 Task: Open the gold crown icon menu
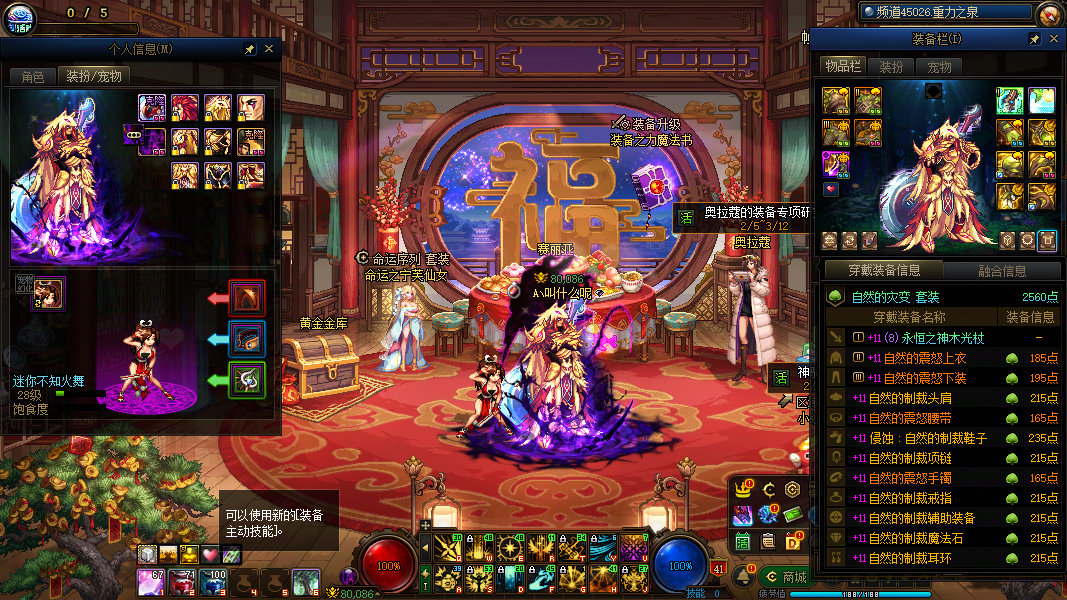tap(743, 489)
